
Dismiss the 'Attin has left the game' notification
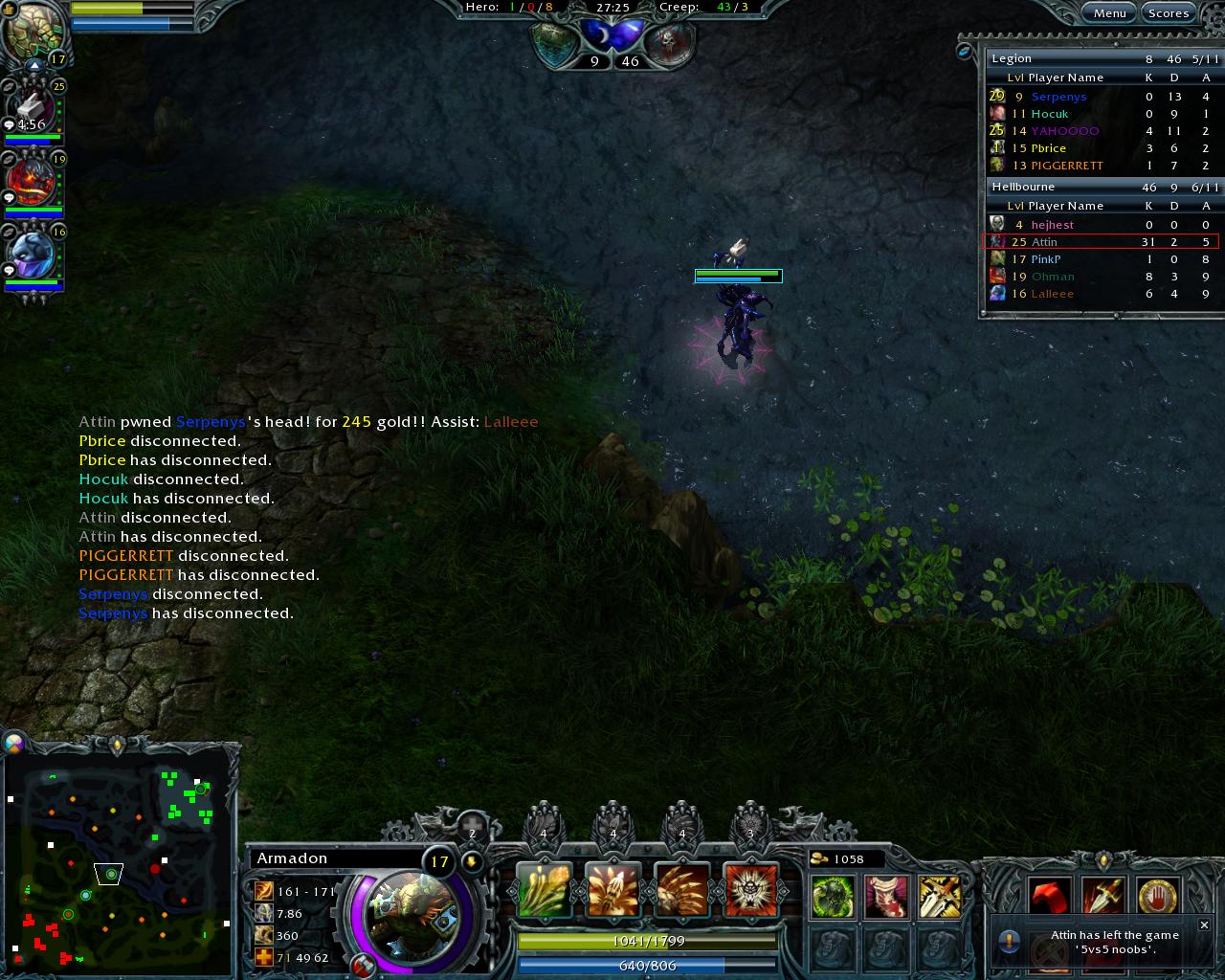[x=1204, y=924]
